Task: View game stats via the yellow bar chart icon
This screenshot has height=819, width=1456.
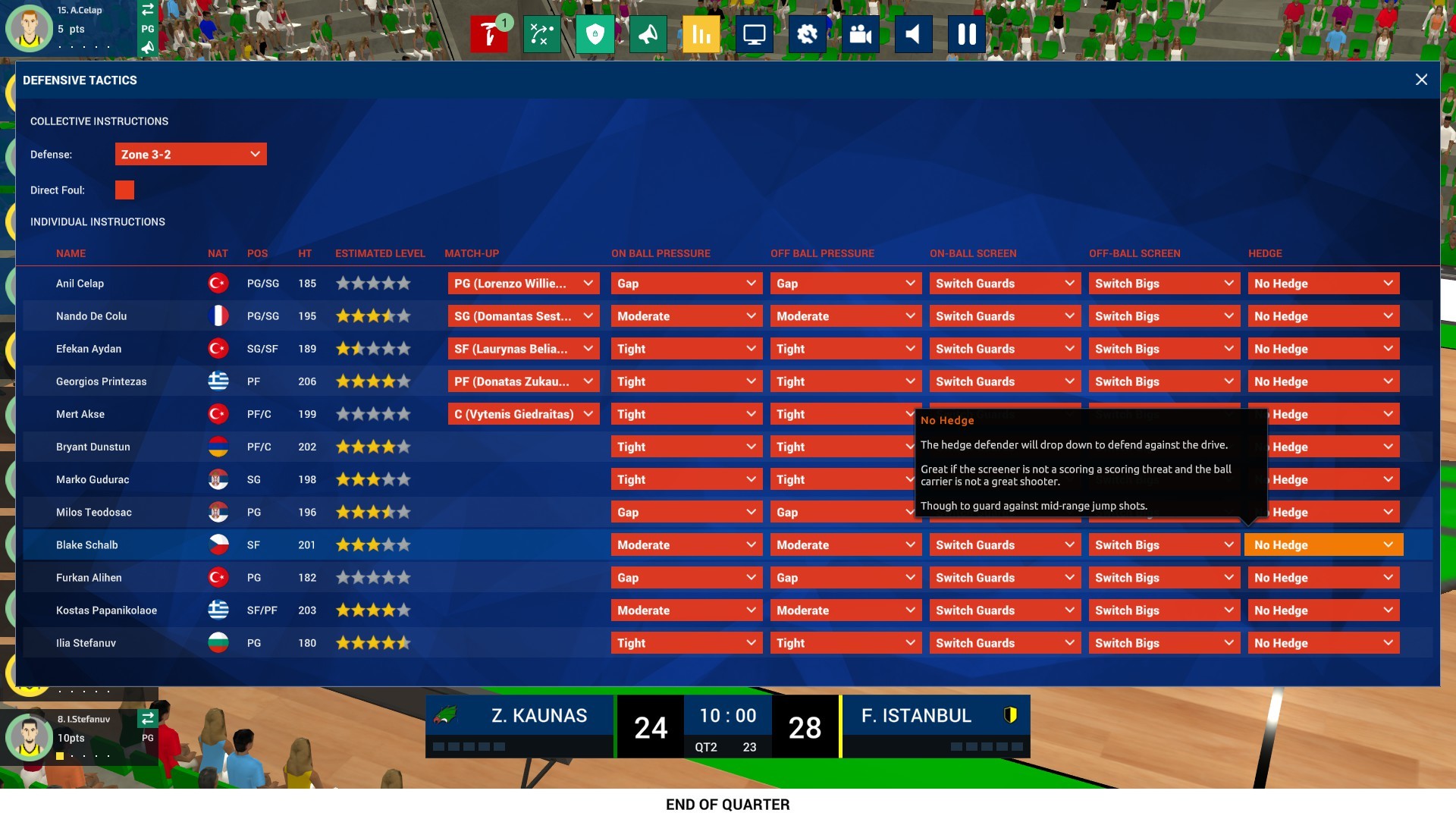Action: (701, 33)
